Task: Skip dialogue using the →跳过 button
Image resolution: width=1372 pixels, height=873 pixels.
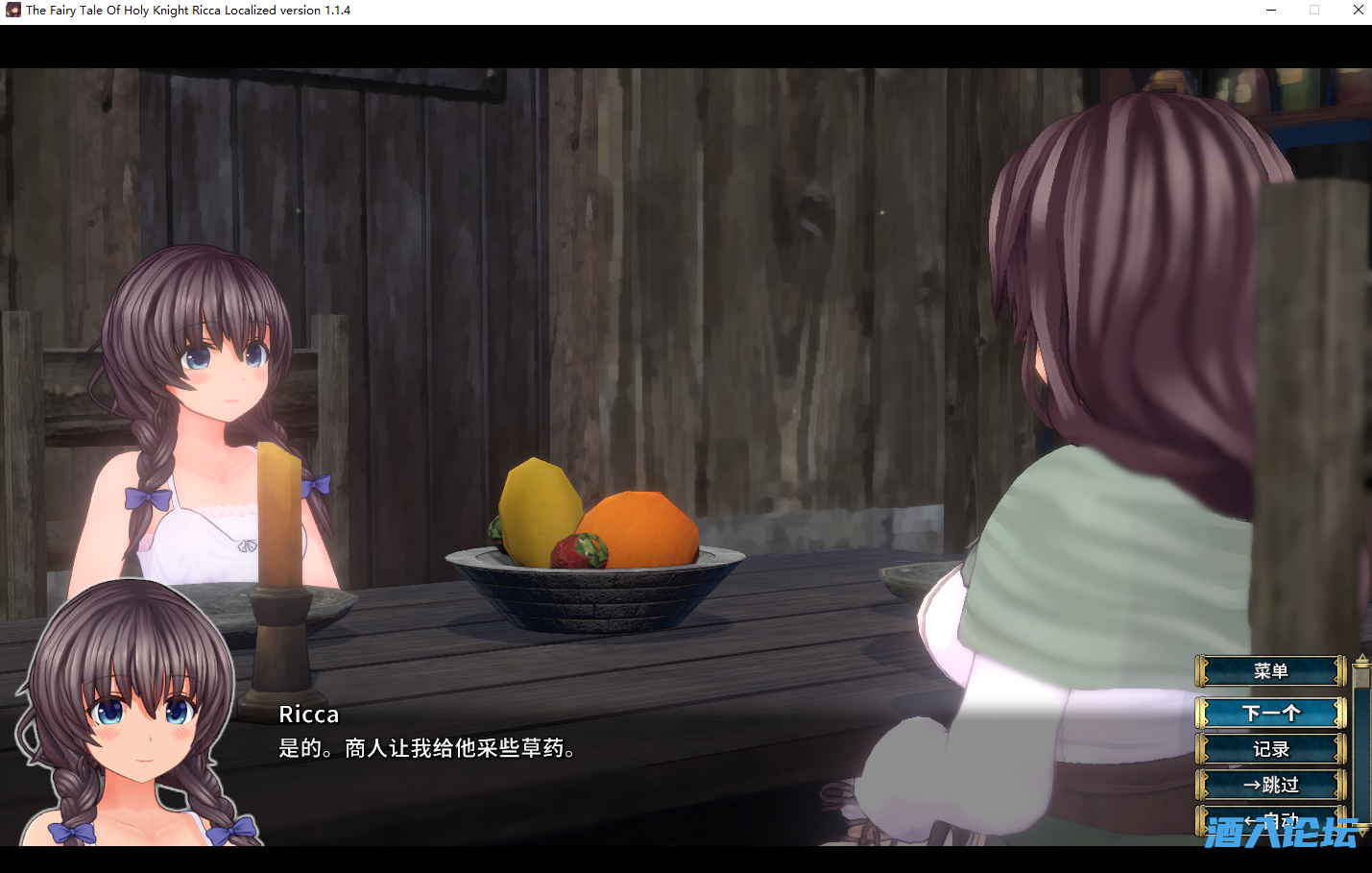Action: [1270, 785]
